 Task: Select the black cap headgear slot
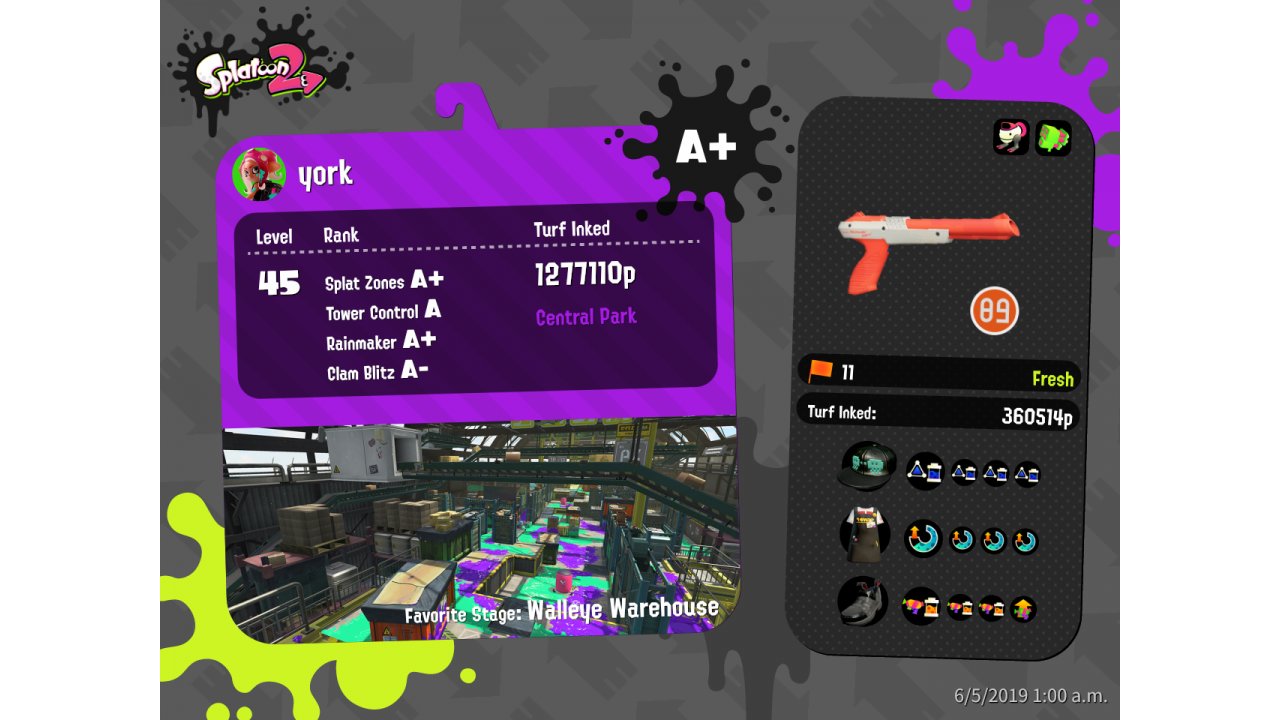pyautogui.click(x=867, y=466)
